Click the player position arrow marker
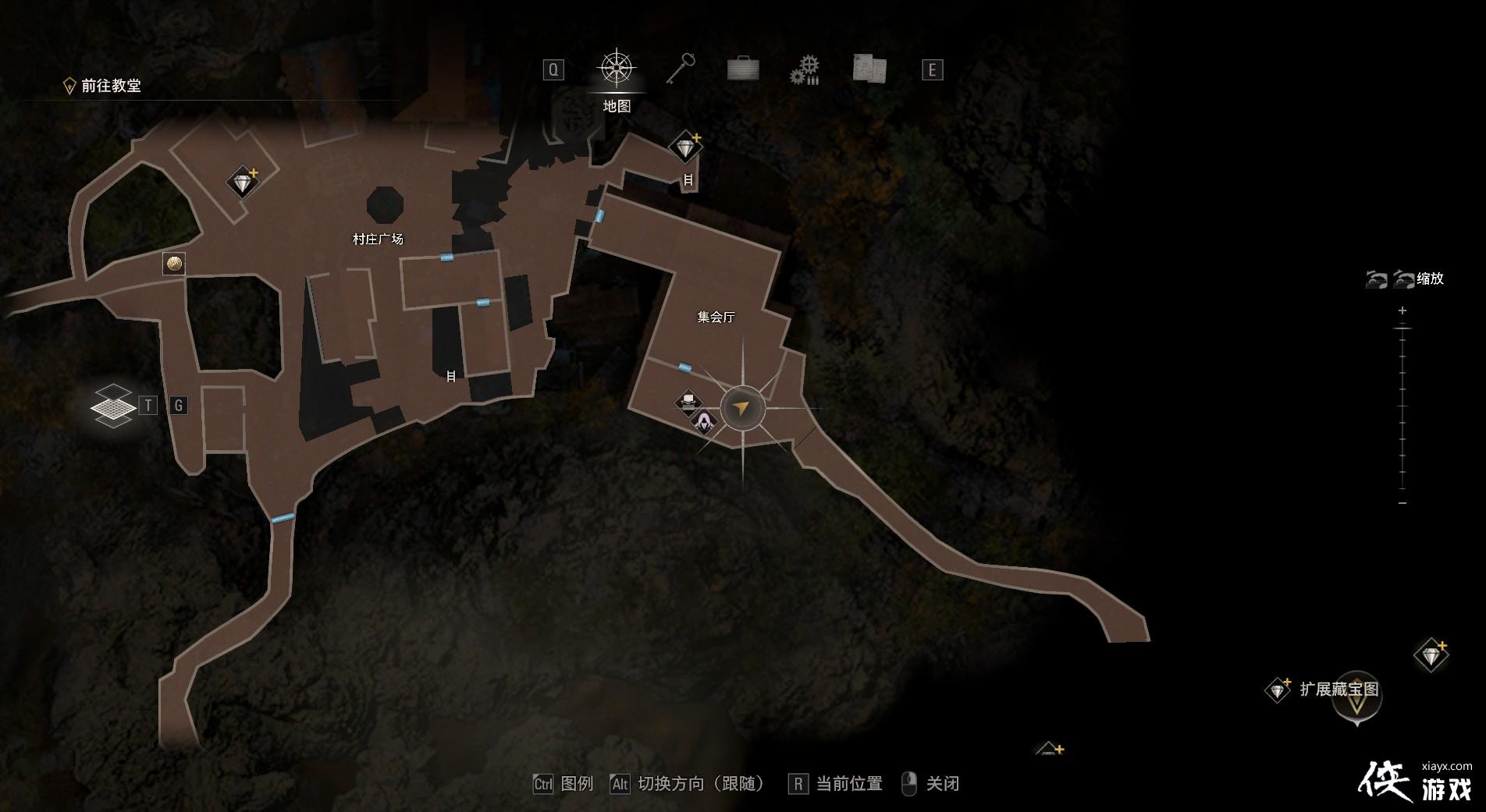 pyautogui.click(x=742, y=408)
